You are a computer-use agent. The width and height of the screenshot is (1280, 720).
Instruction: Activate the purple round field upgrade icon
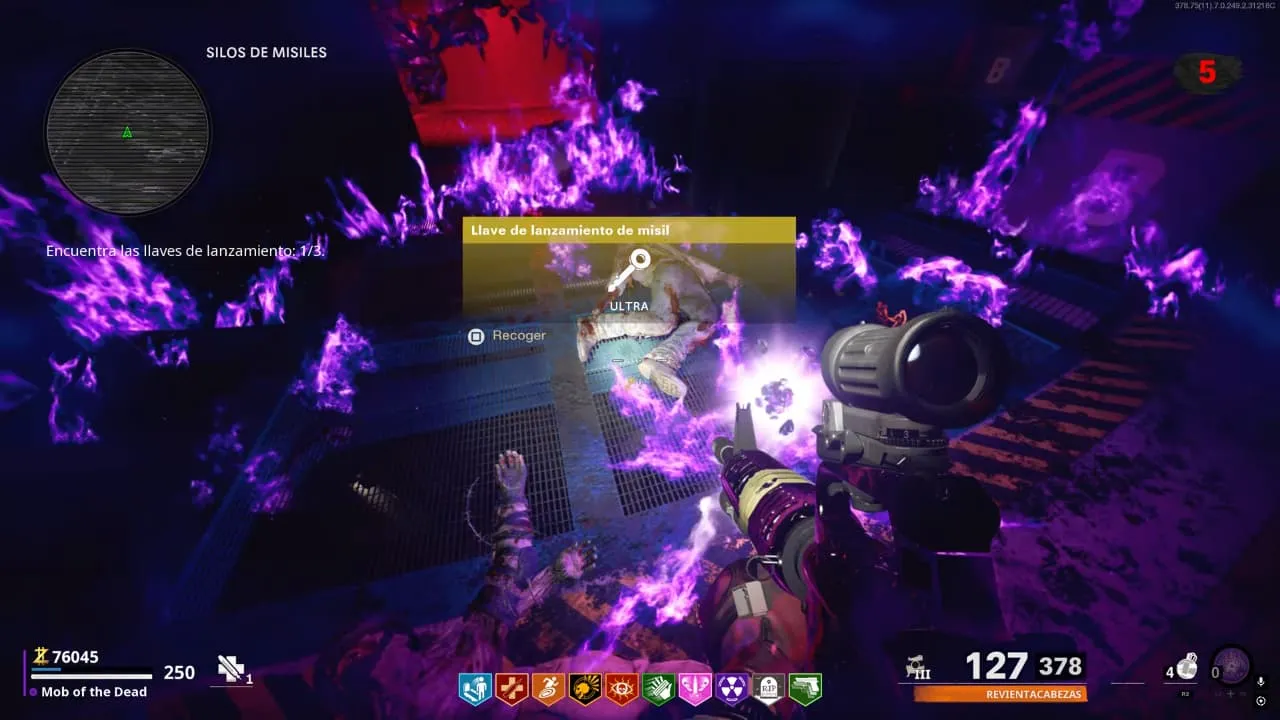[1231, 666]
